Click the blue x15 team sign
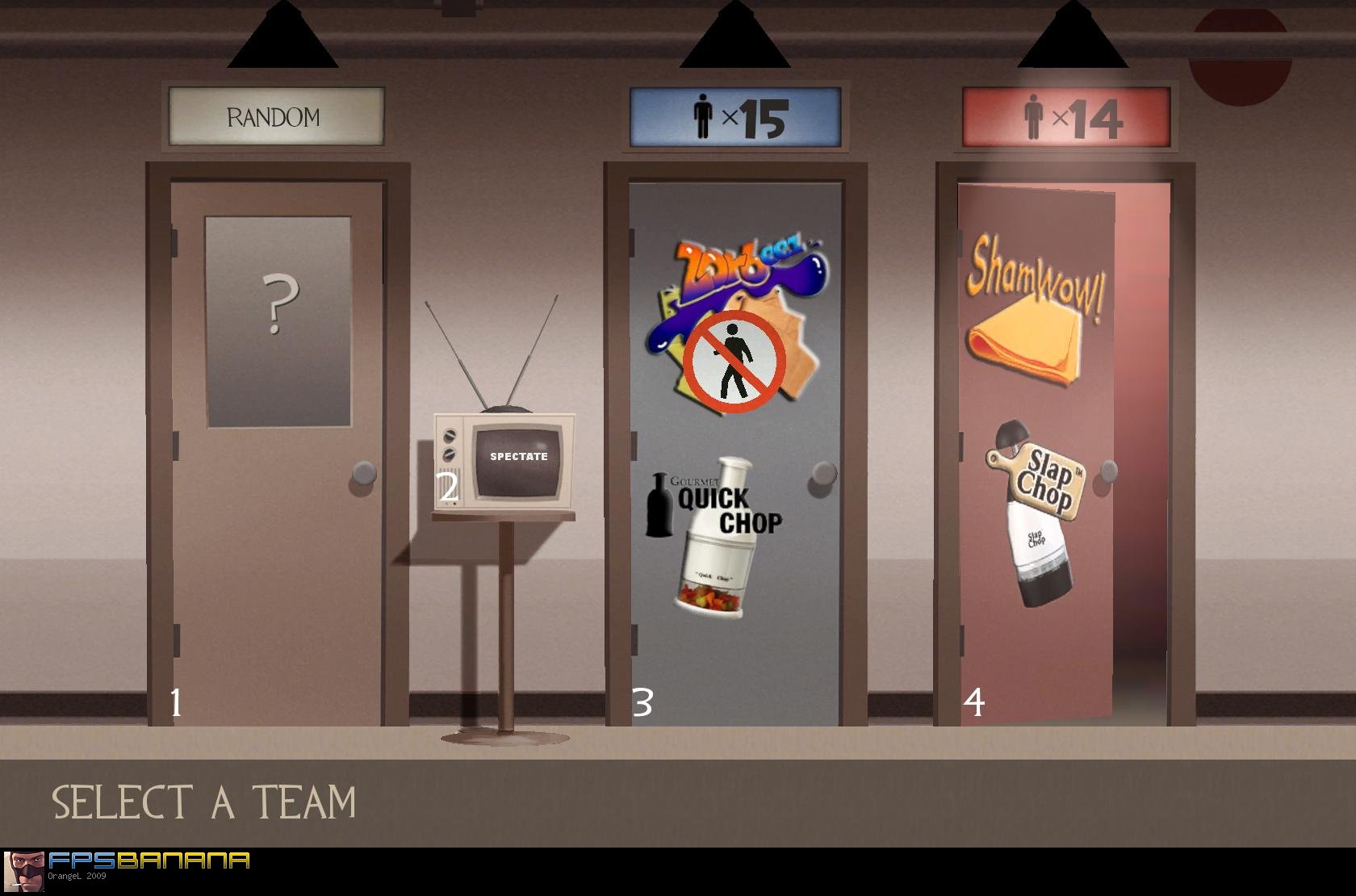 [x=736, y=115]
